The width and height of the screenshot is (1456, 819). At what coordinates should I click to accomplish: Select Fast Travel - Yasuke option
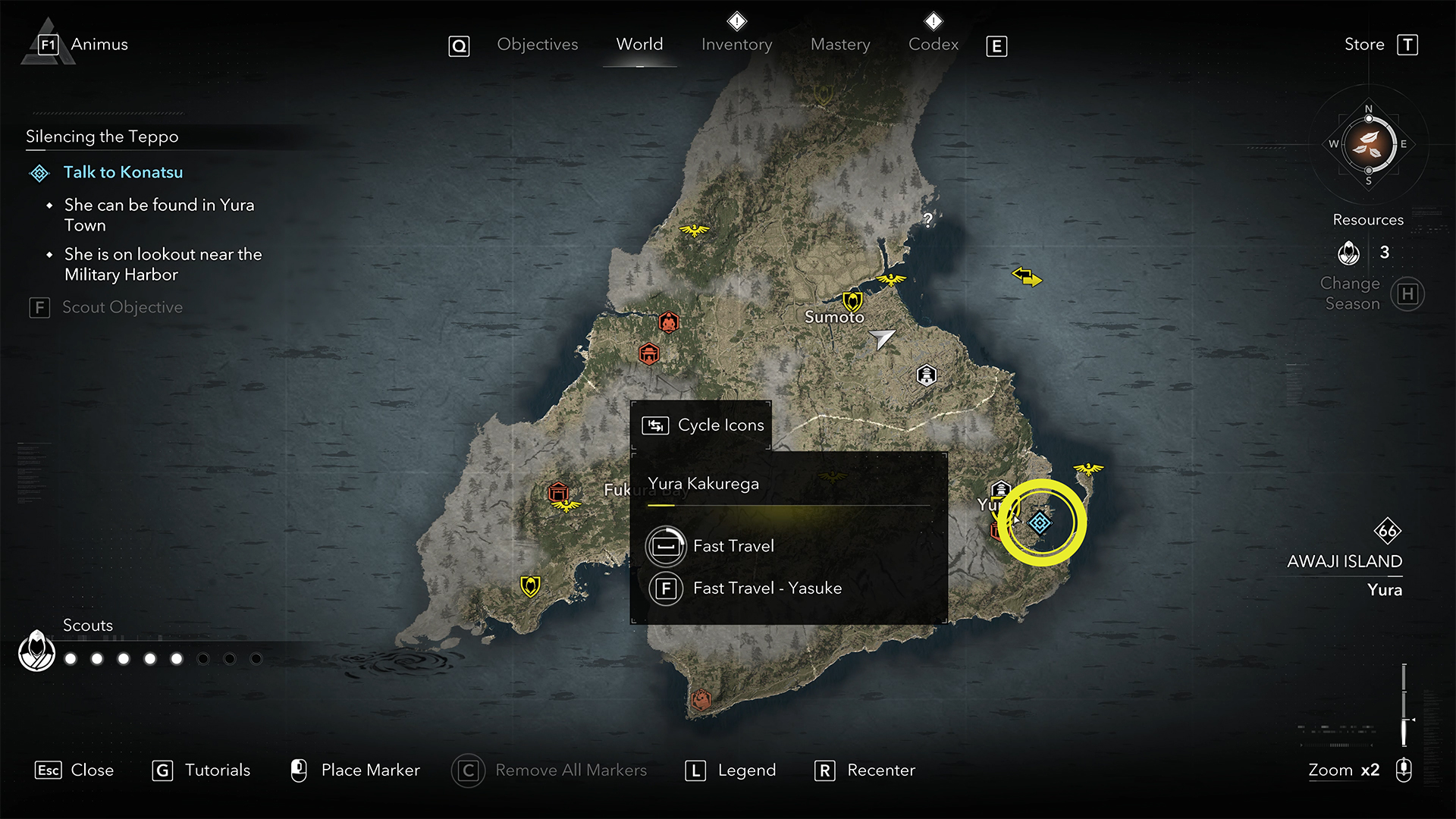(767, 588)
